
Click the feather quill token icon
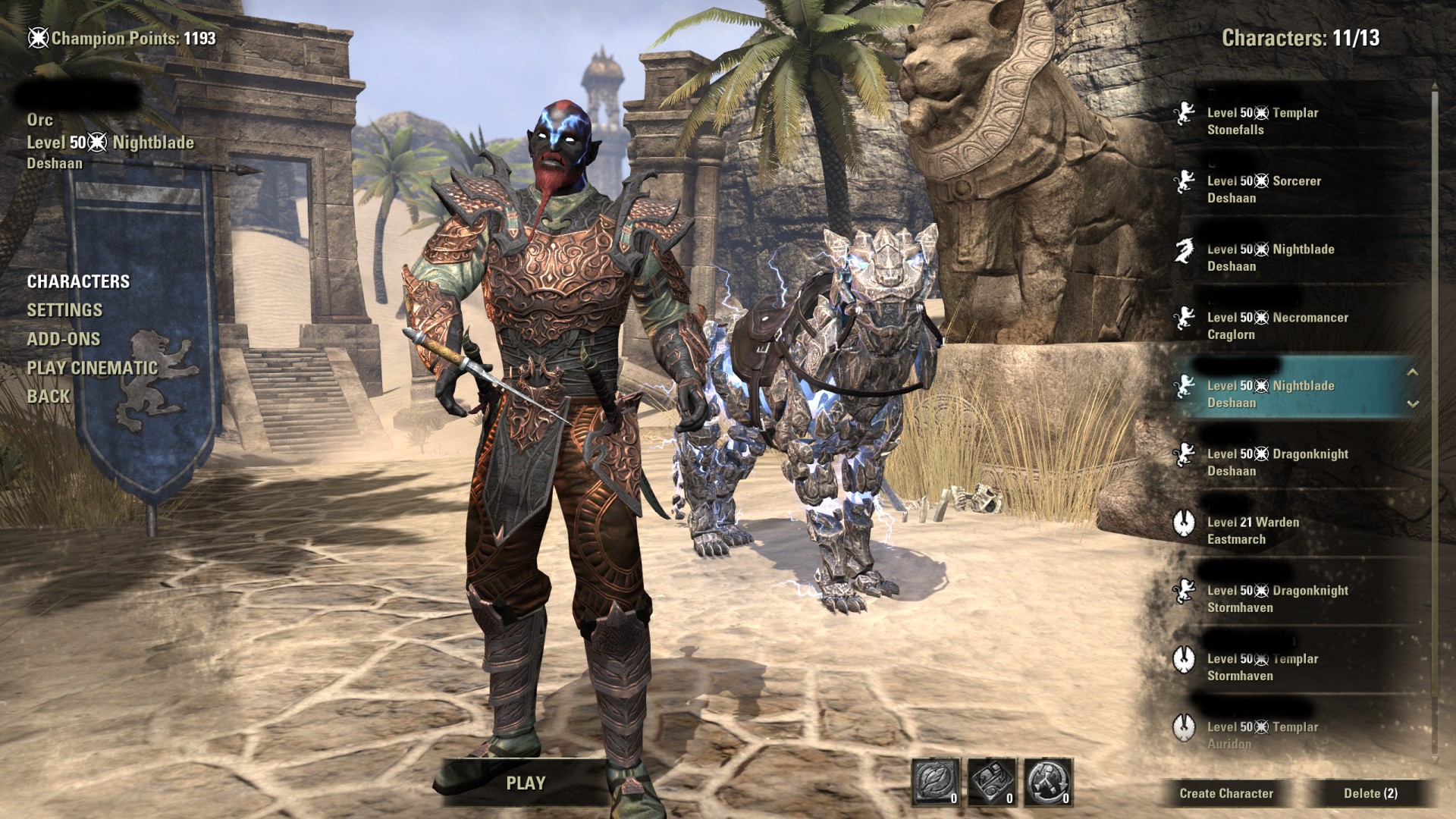coord(936,781)
